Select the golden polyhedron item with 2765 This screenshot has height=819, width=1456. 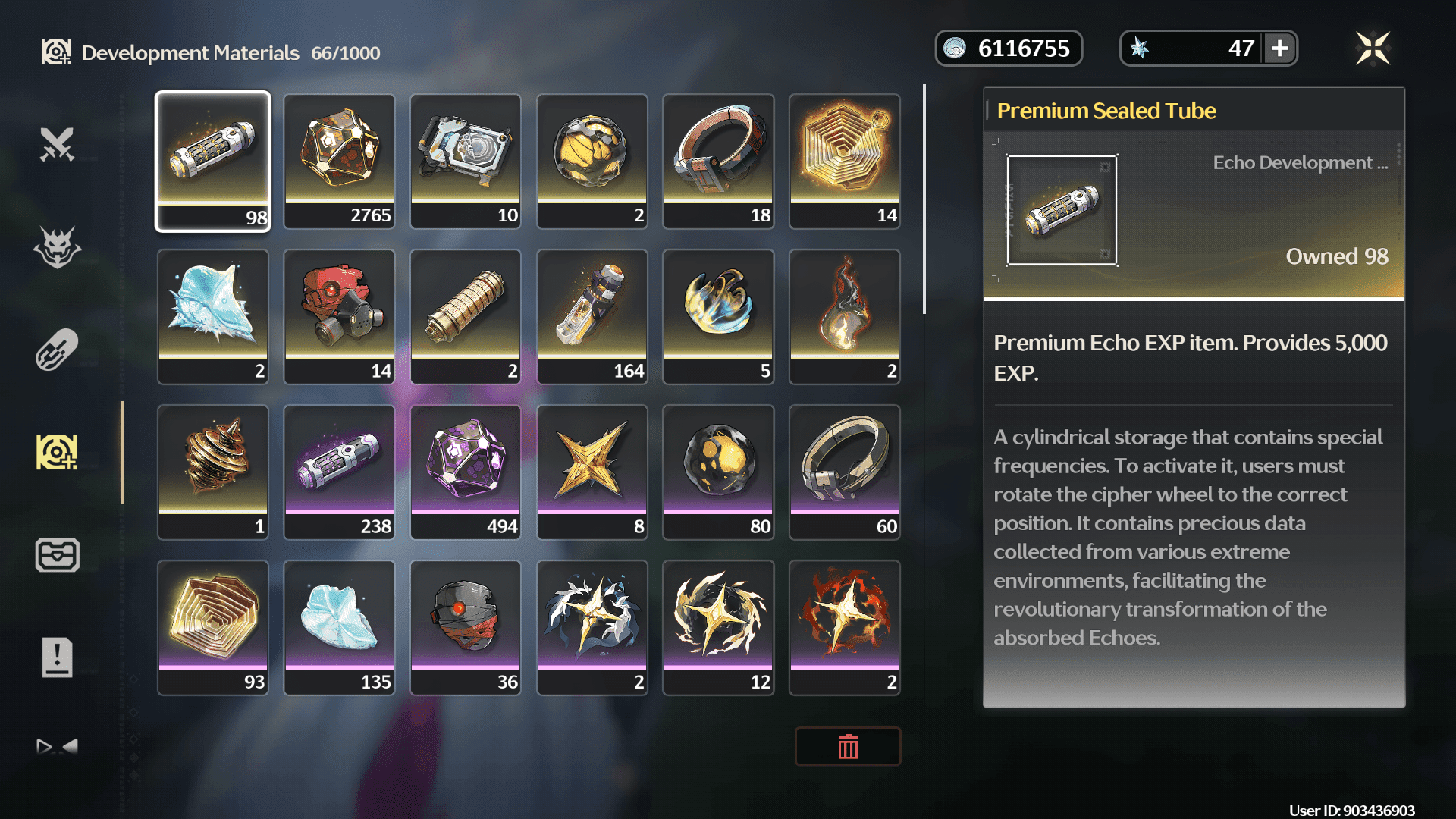pos(339,161)
